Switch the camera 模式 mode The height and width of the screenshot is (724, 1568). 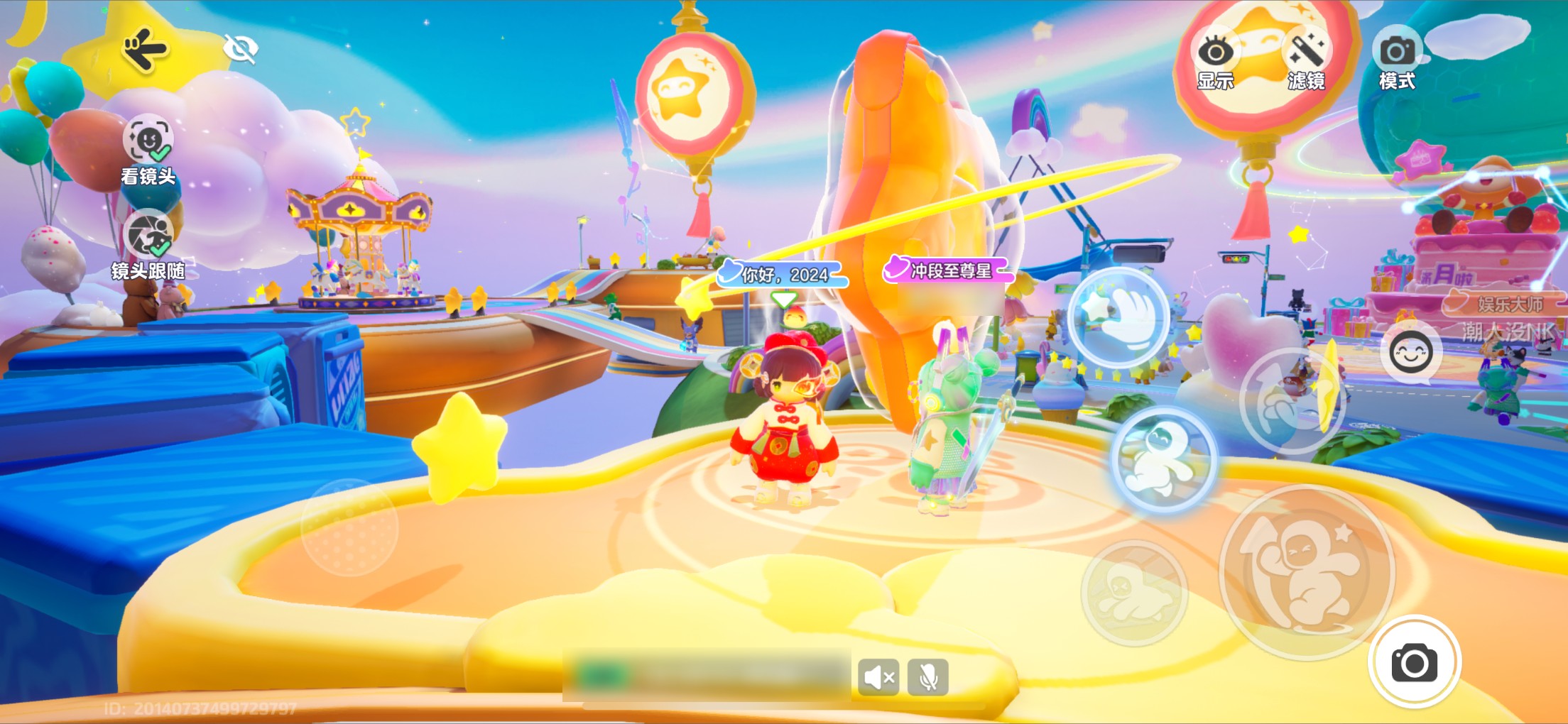1397,61
